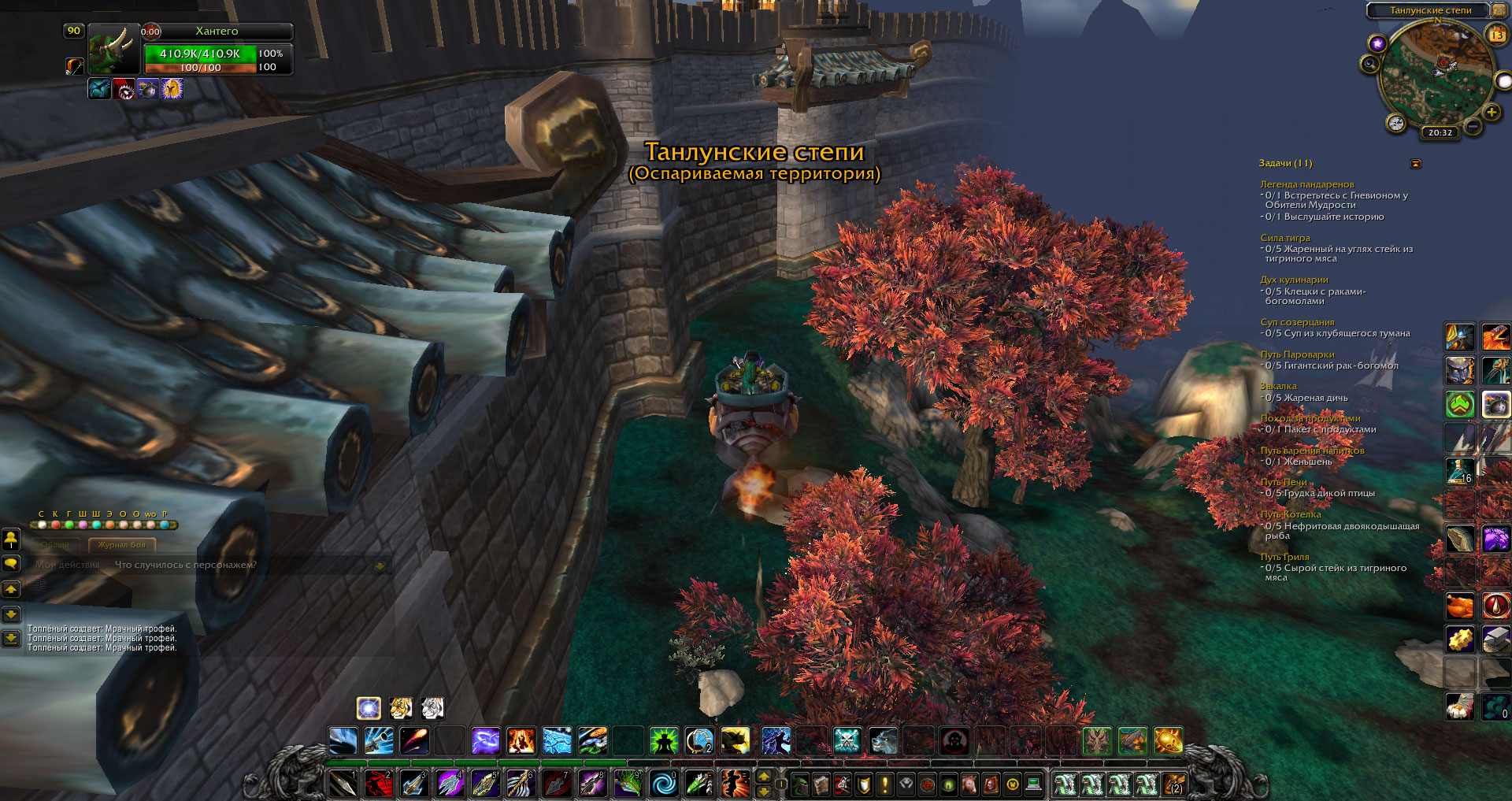Switch to the Общий chat tab
Screen dimensions: 1512x801
point(55,545)
